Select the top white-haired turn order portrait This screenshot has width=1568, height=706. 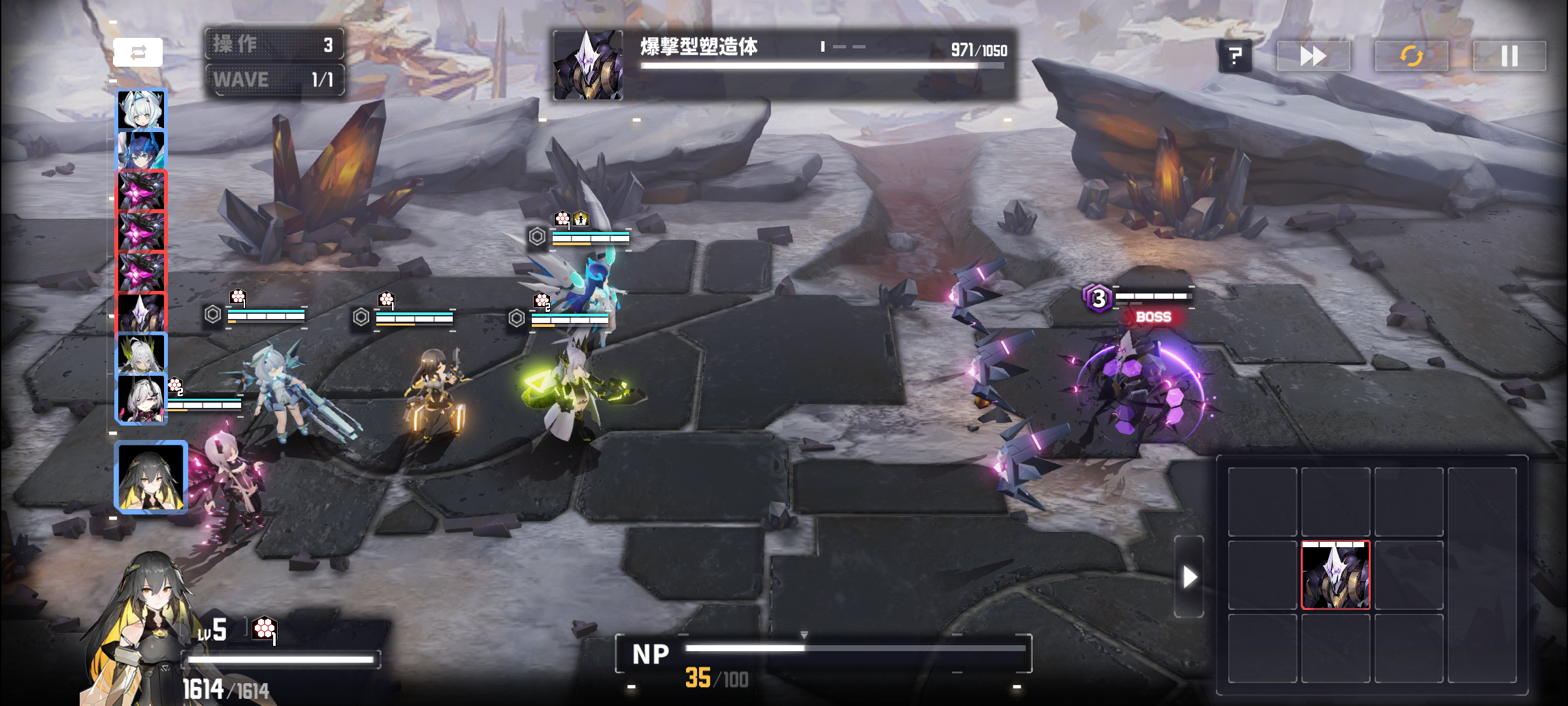[x=142, y=109]
